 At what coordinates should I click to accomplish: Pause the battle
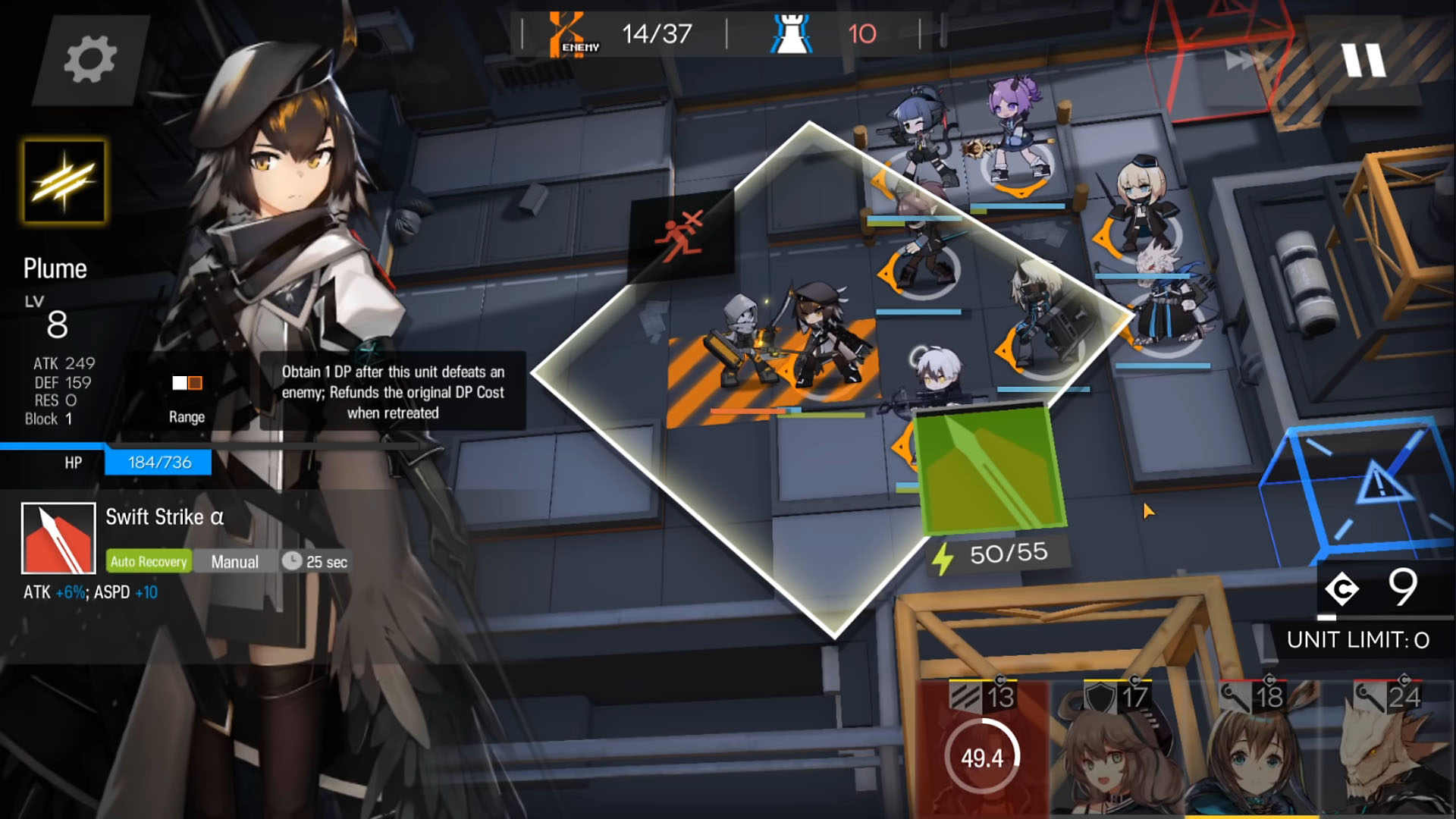tap(1363, 60)
